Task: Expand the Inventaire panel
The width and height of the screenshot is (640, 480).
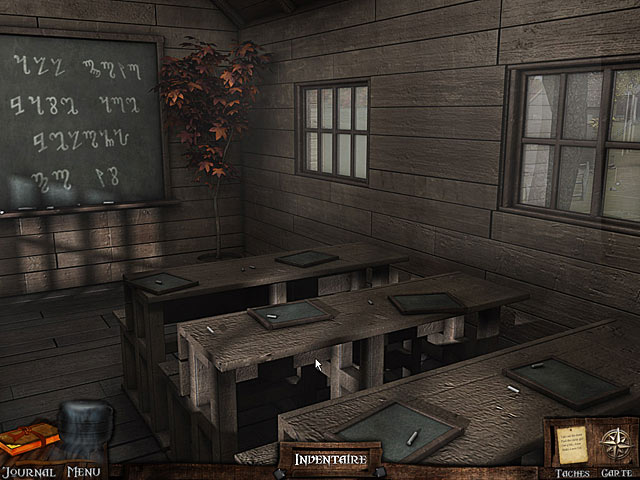Action: coord(330,459)
